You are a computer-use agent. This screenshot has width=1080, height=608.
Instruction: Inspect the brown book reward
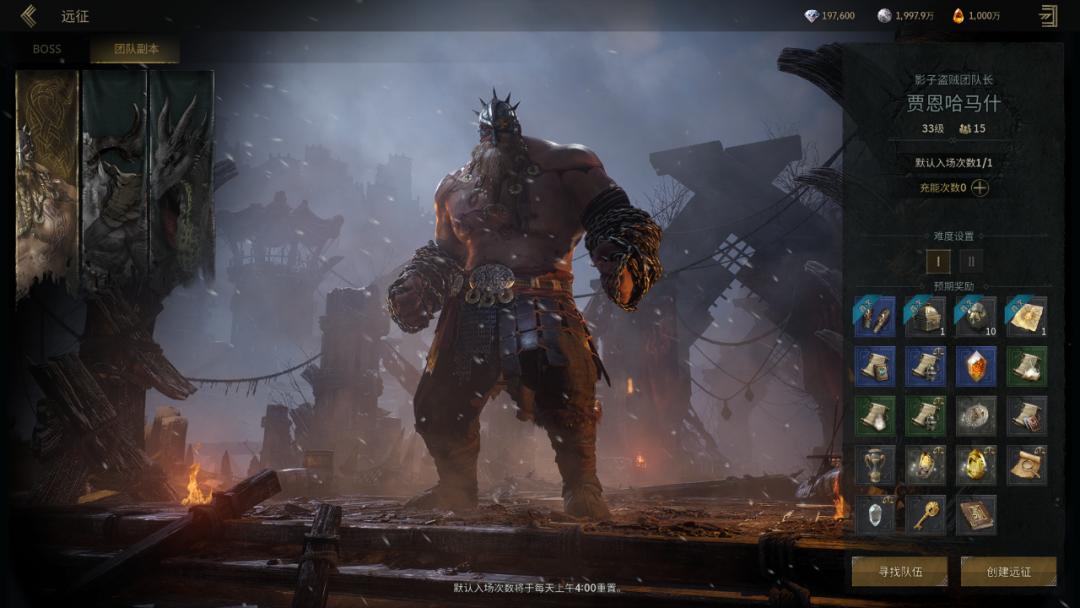pos(975,515)
